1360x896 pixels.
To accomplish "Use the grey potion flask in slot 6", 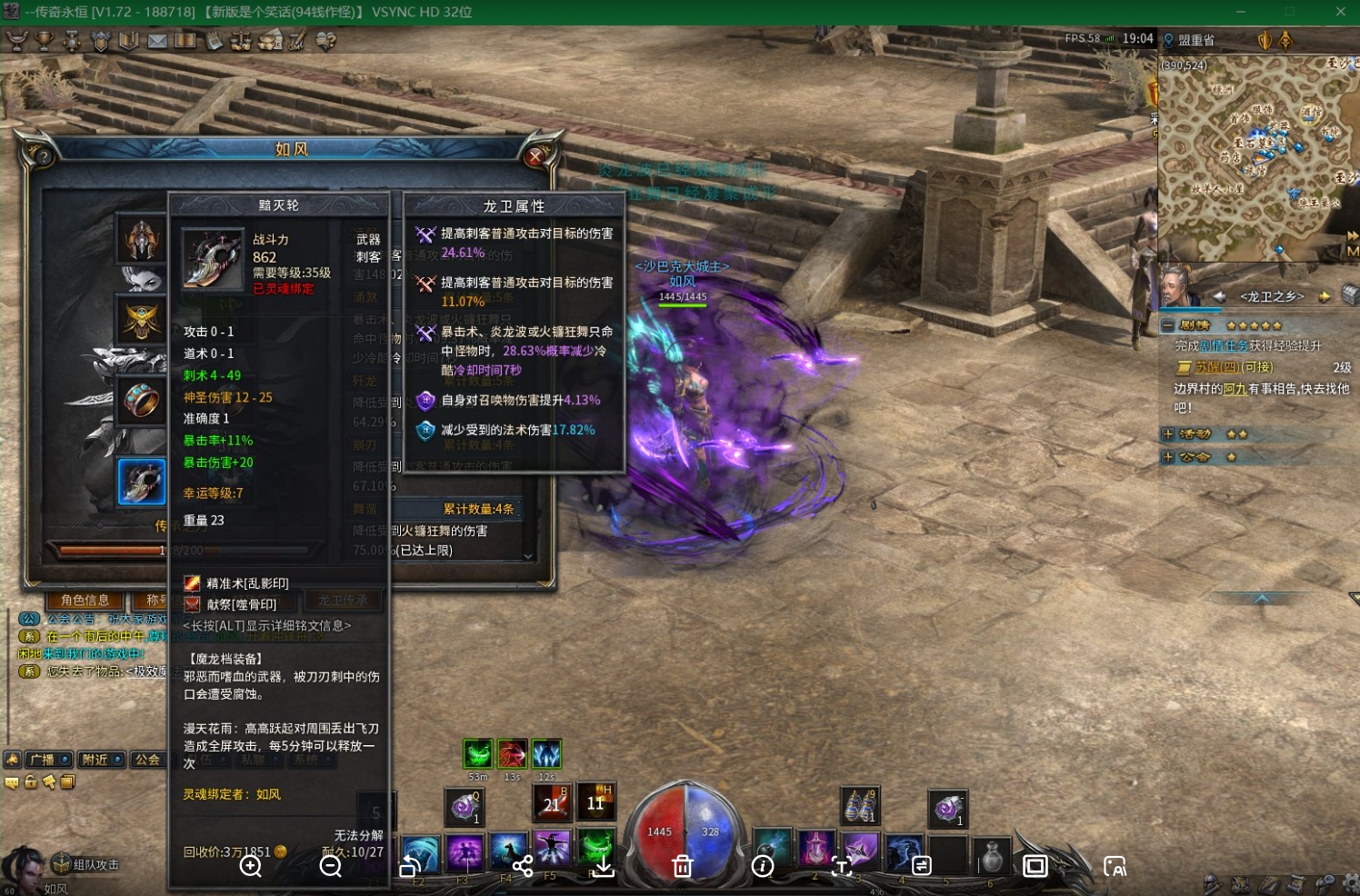I will (x=992, y=854).
